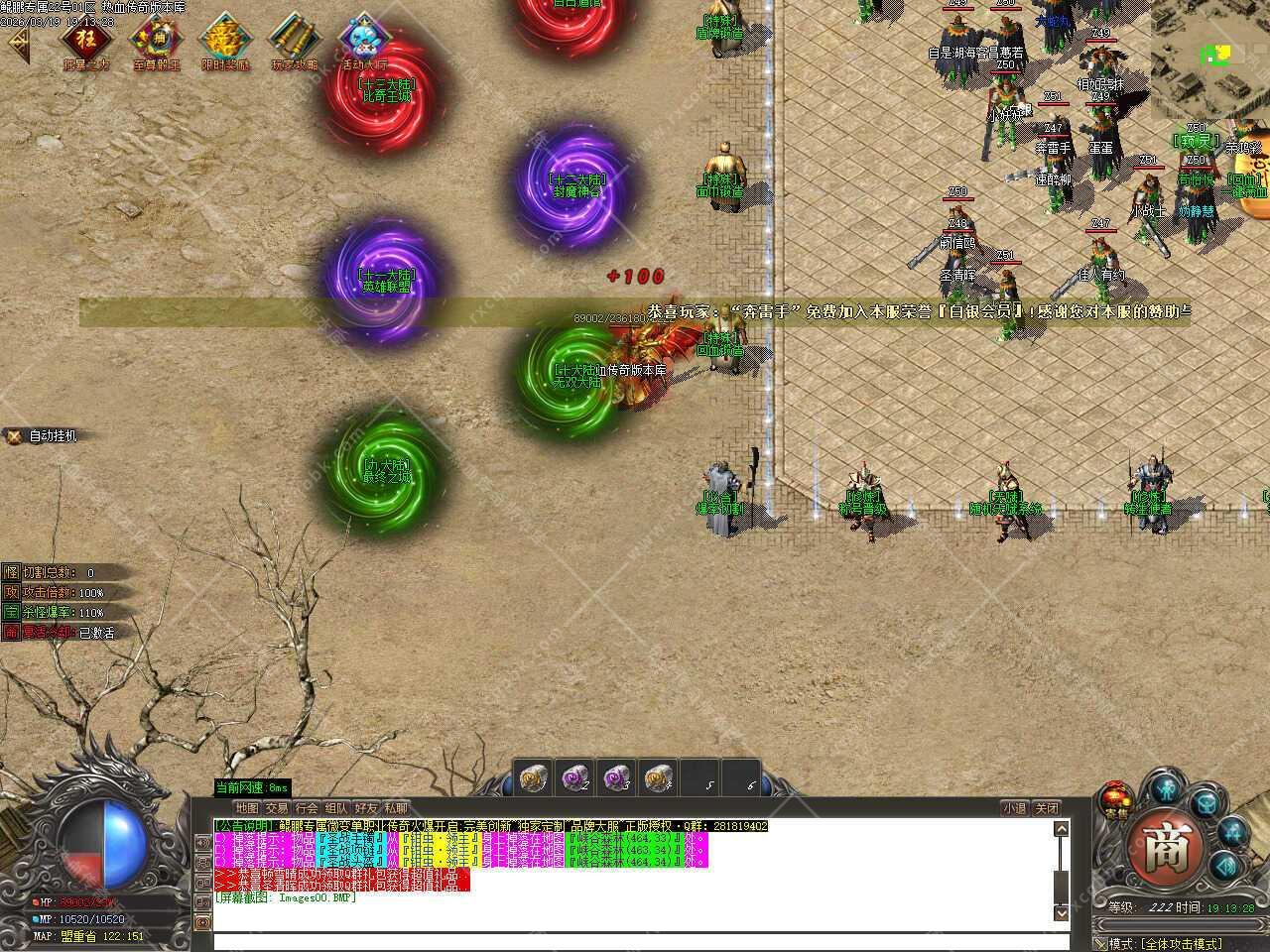Open the 玩家攻略 scroll guide
Image resolution: width=1270 pixels, height=952 pixels.
tap(295, 41)
